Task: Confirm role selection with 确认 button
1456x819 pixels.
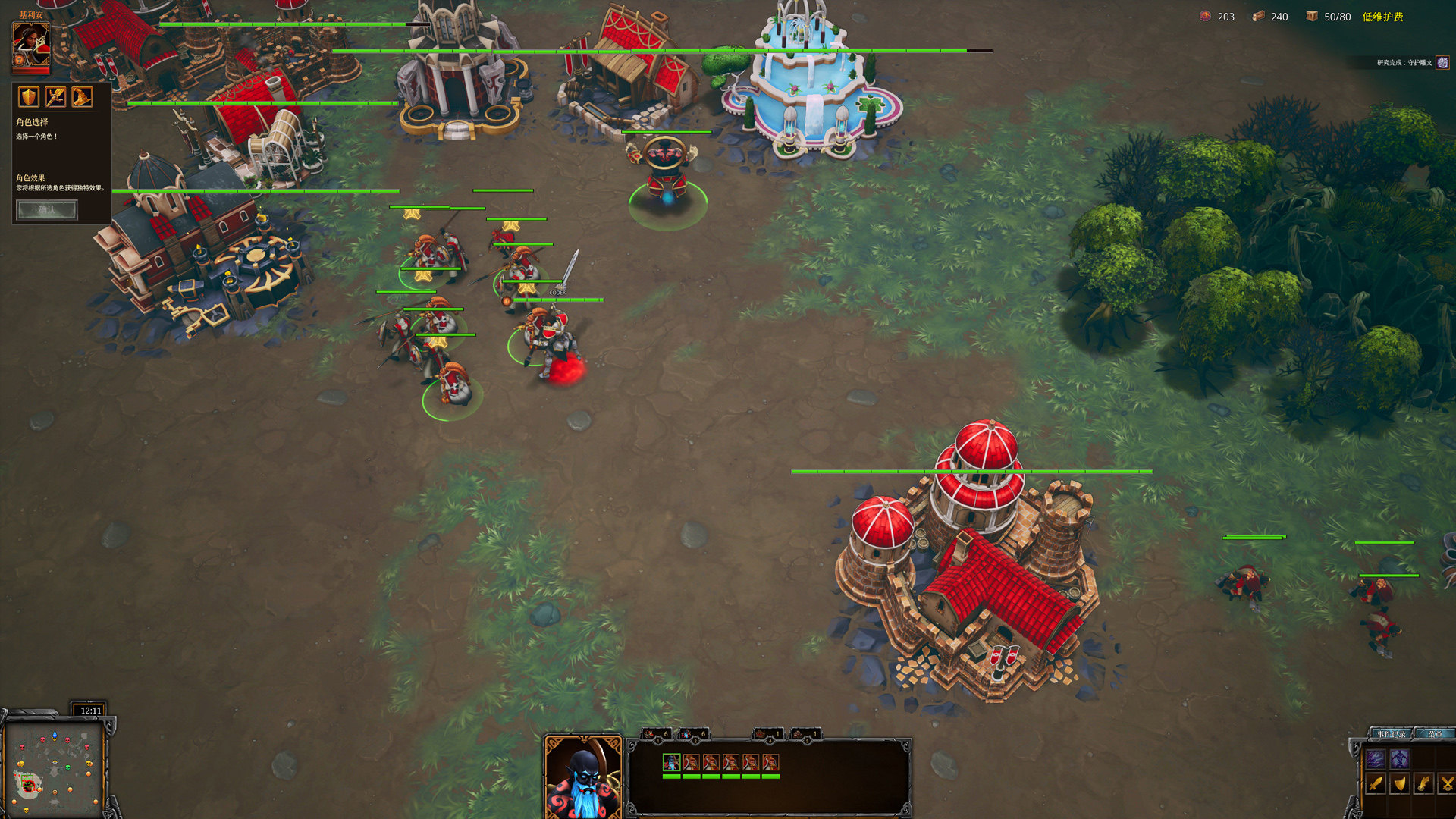Action: click(47, 209)
